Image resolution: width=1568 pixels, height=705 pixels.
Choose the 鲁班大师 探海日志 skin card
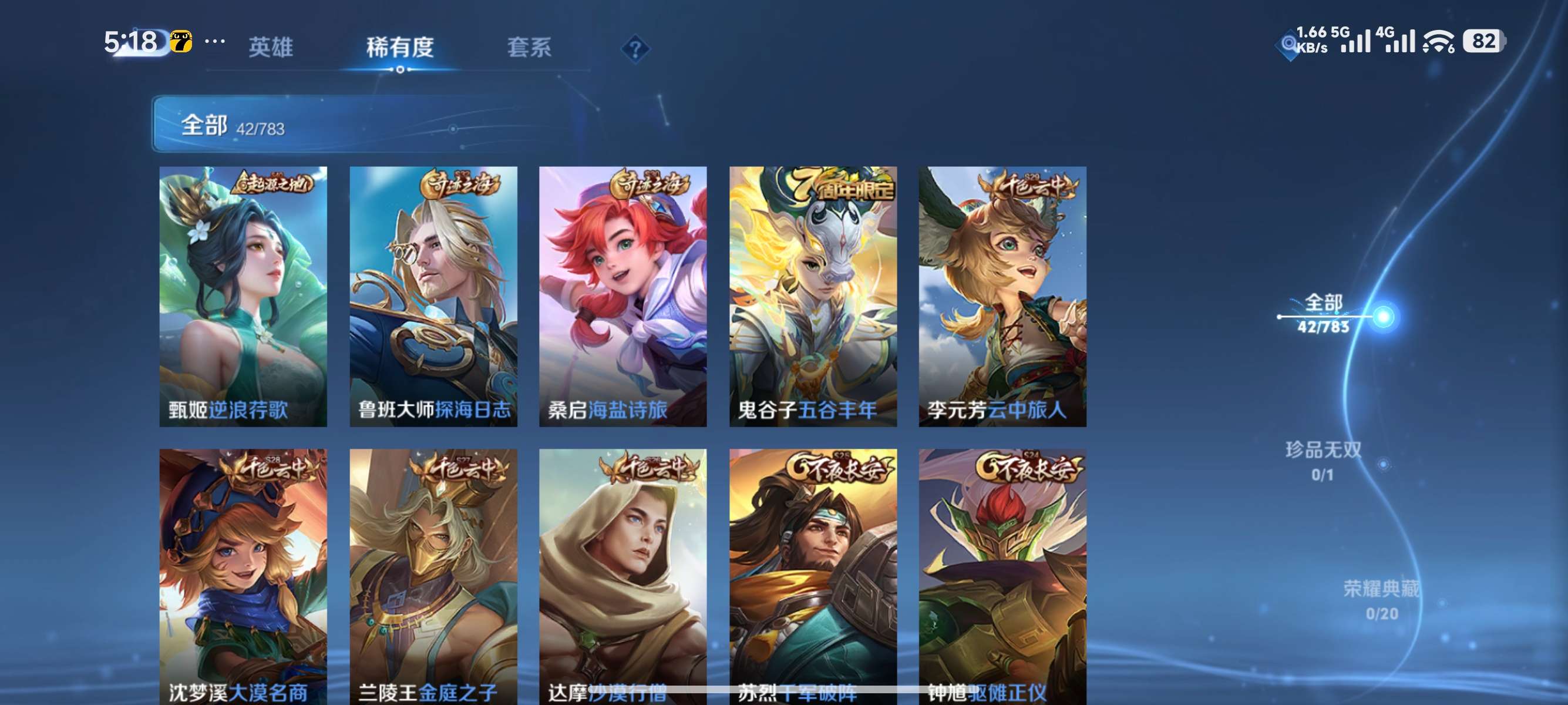point(433,296)
